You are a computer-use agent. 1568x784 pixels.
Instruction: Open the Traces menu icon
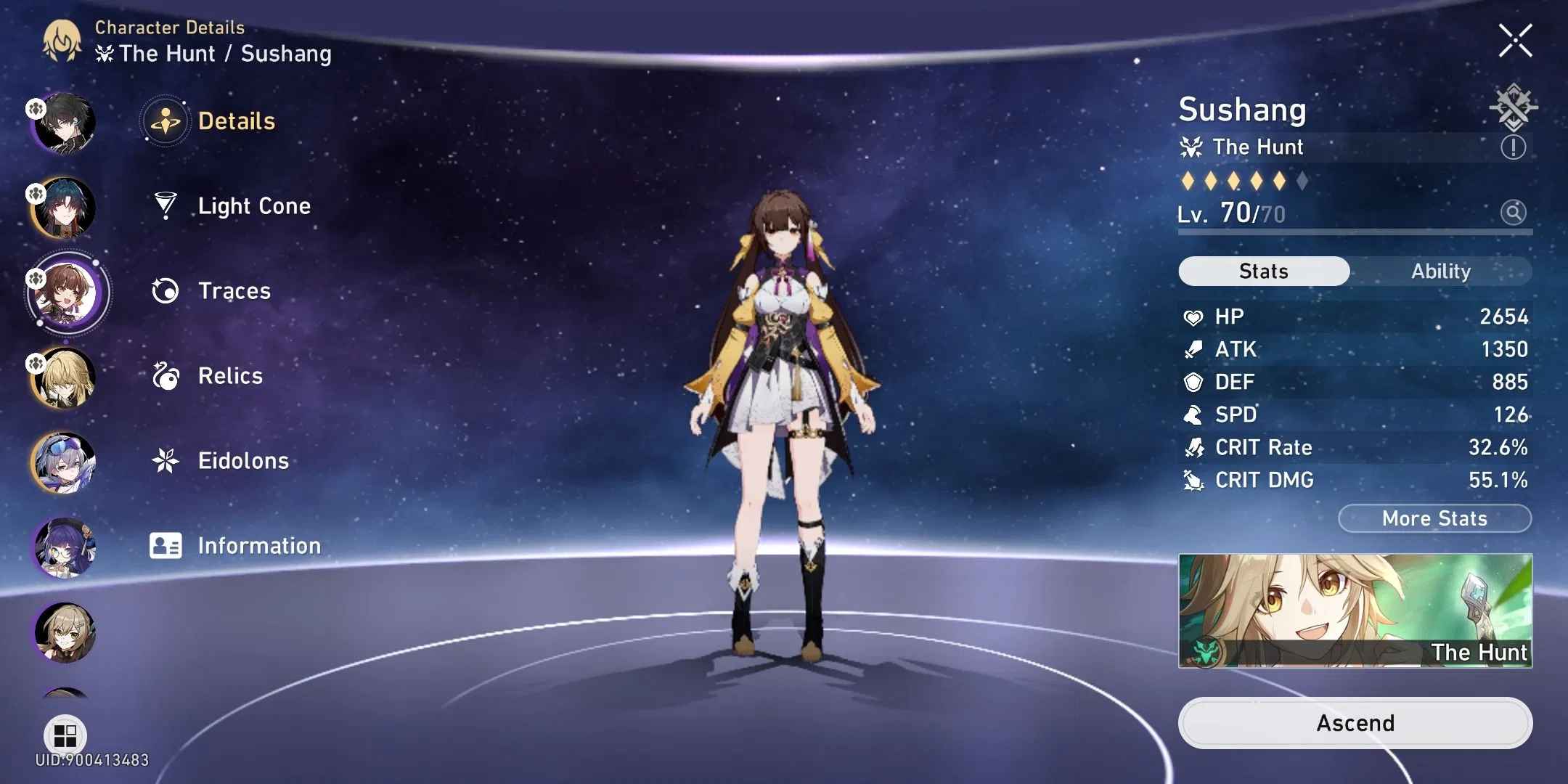tap(167, 290)
